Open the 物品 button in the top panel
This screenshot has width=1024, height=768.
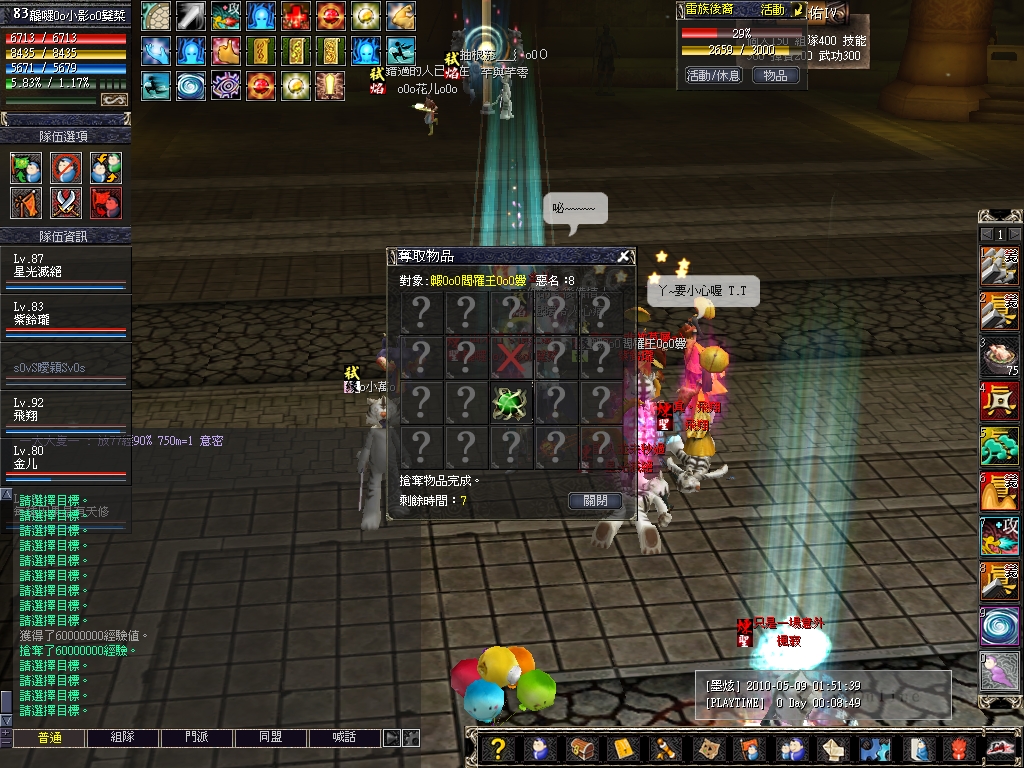[x=775, y=75]
